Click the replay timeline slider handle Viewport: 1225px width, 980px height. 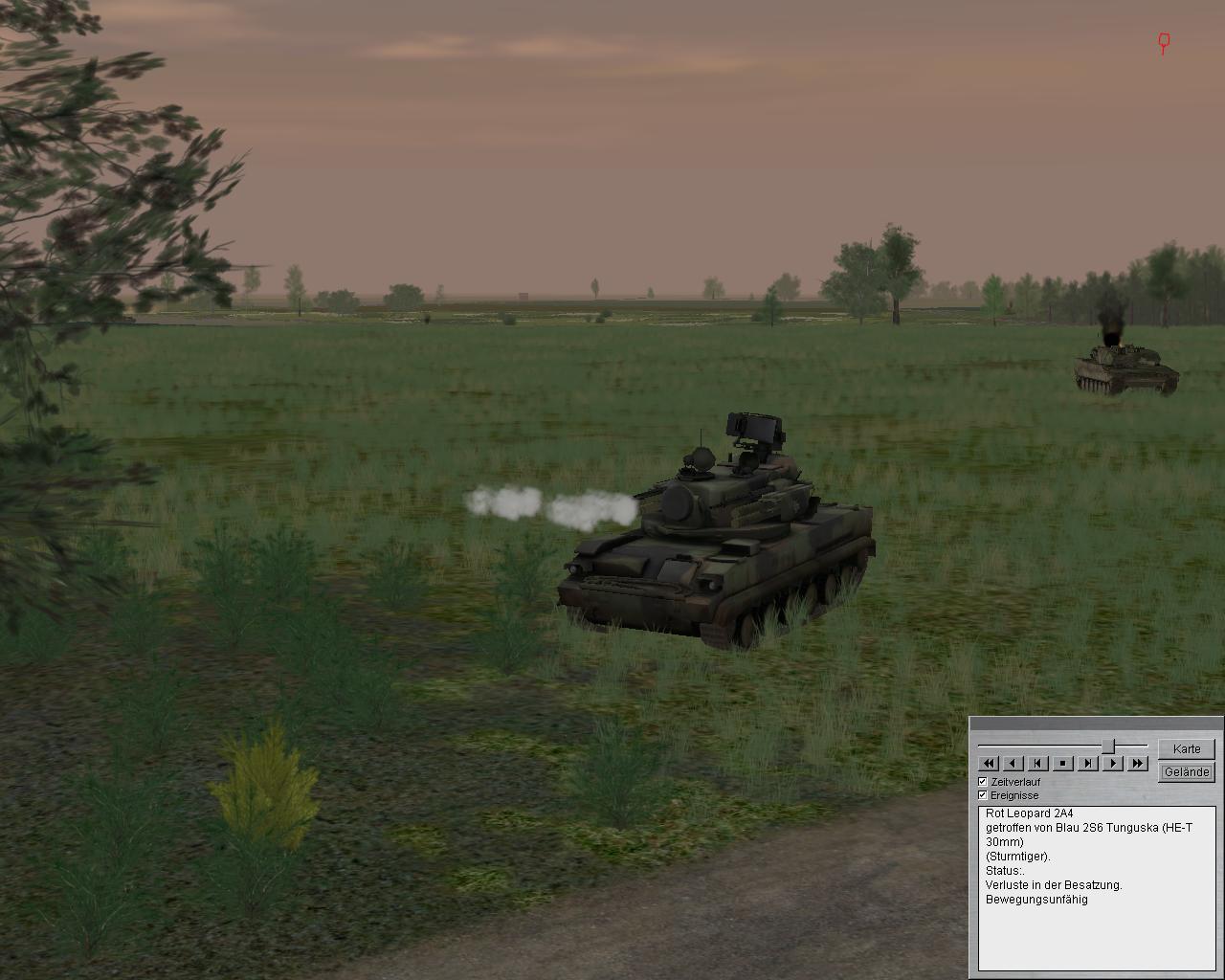click(x=1108, y=746)
